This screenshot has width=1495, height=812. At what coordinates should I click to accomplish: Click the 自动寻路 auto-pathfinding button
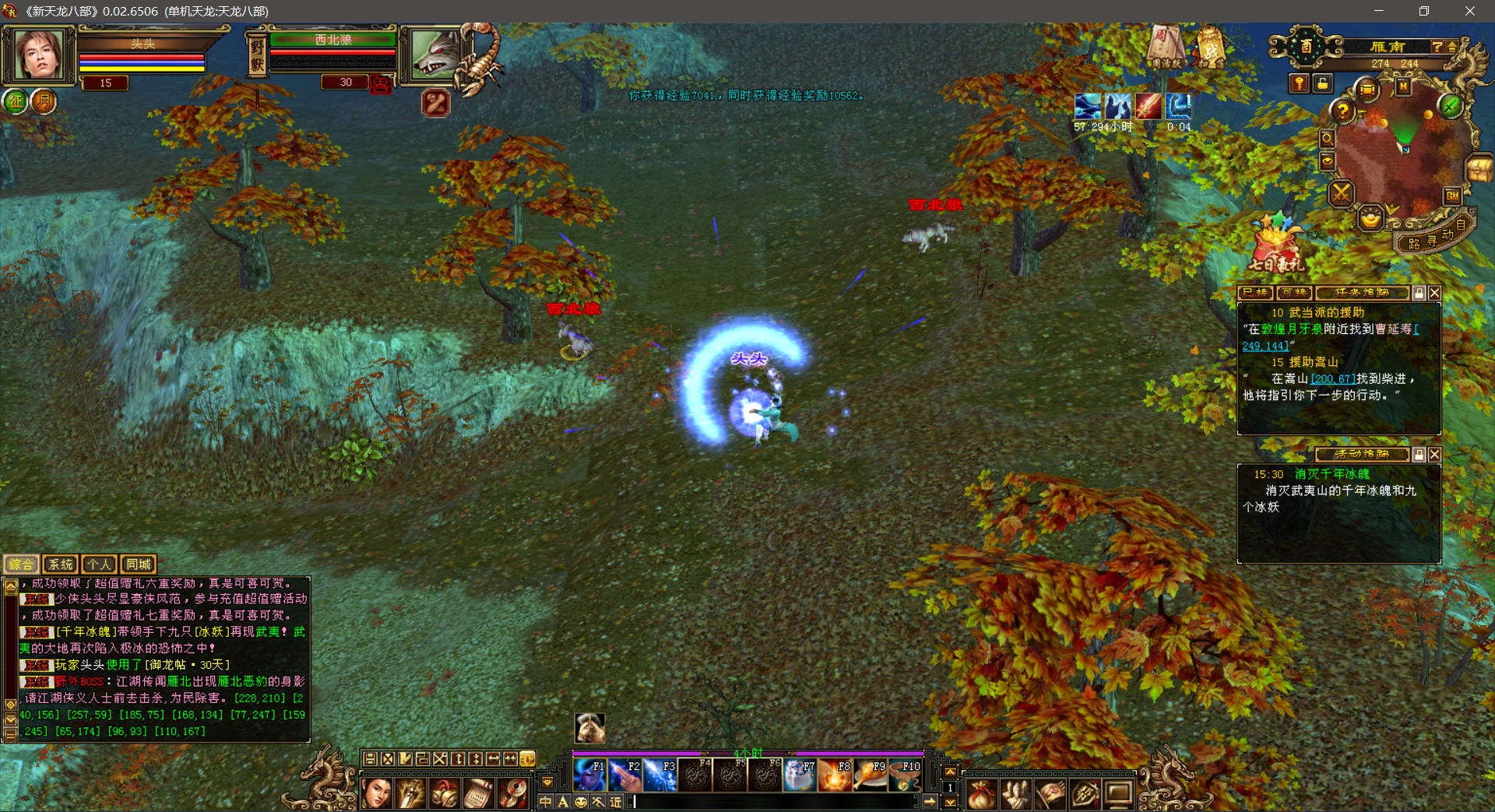click(1433, 240)
